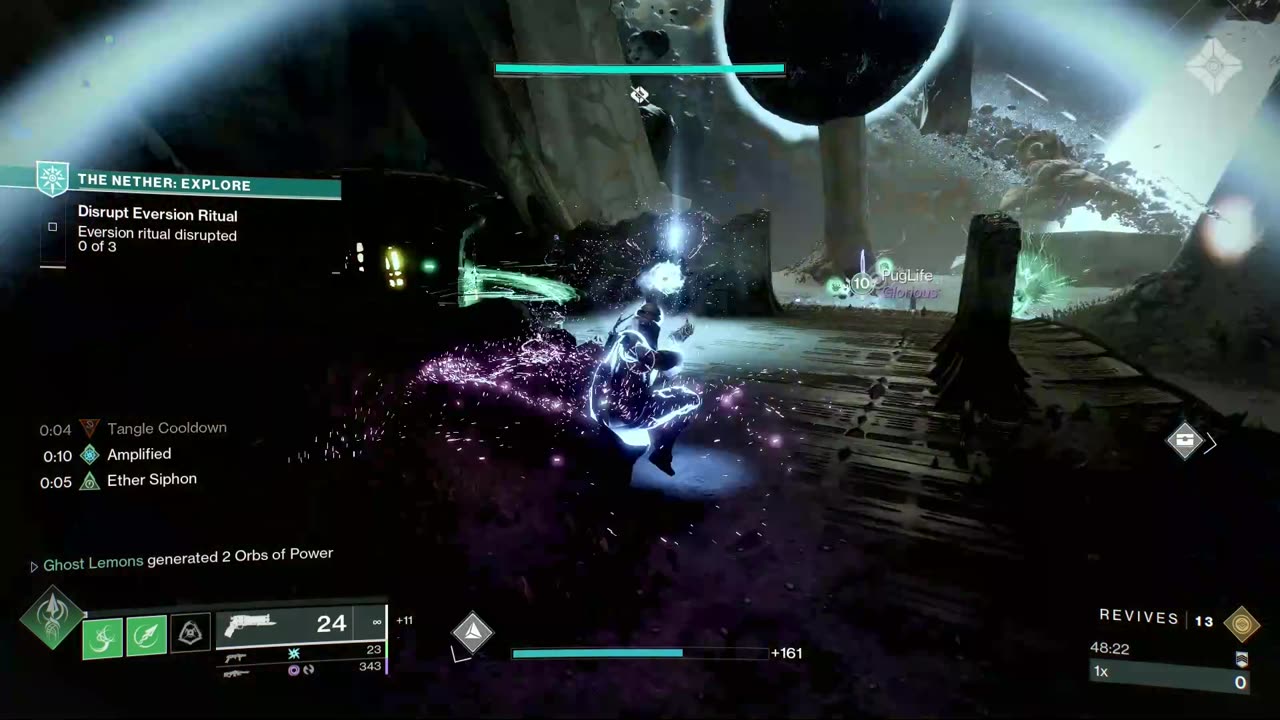Click the white diamond icon beside health bar

coord(472,633)
